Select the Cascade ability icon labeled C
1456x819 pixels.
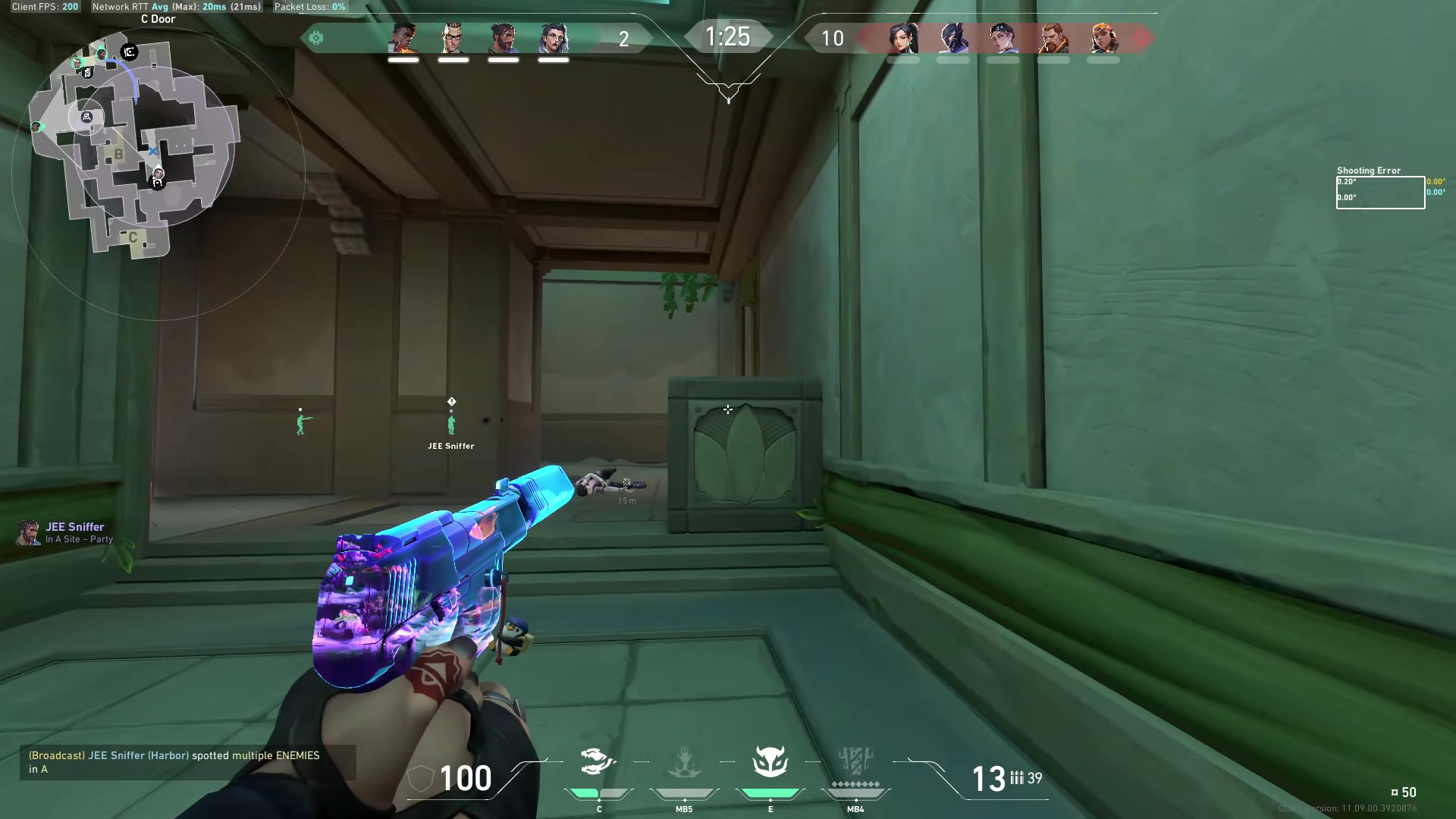(598, 762)
